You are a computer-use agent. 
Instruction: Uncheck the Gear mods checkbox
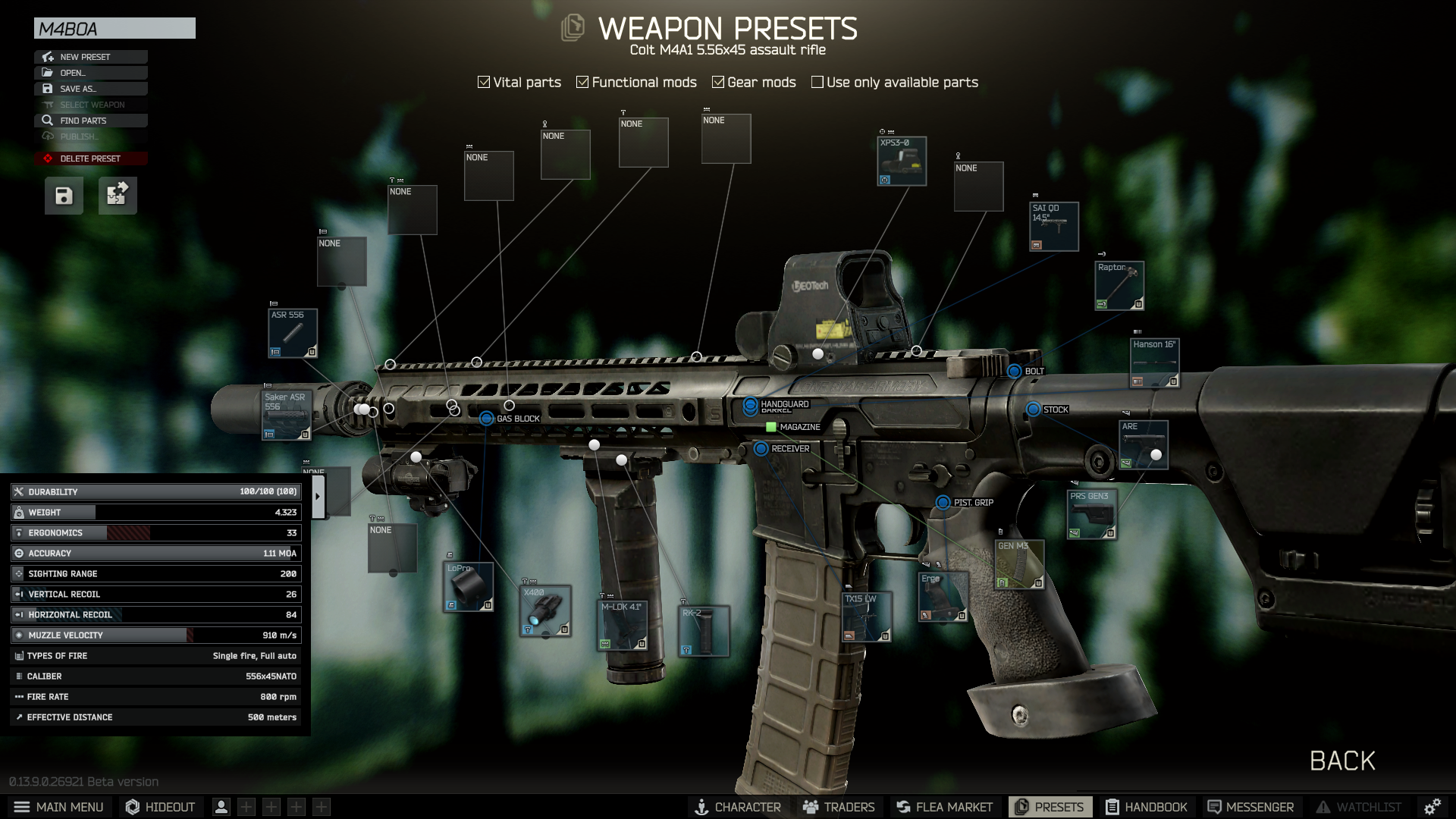pyautogui.click(x=718, y=82)
